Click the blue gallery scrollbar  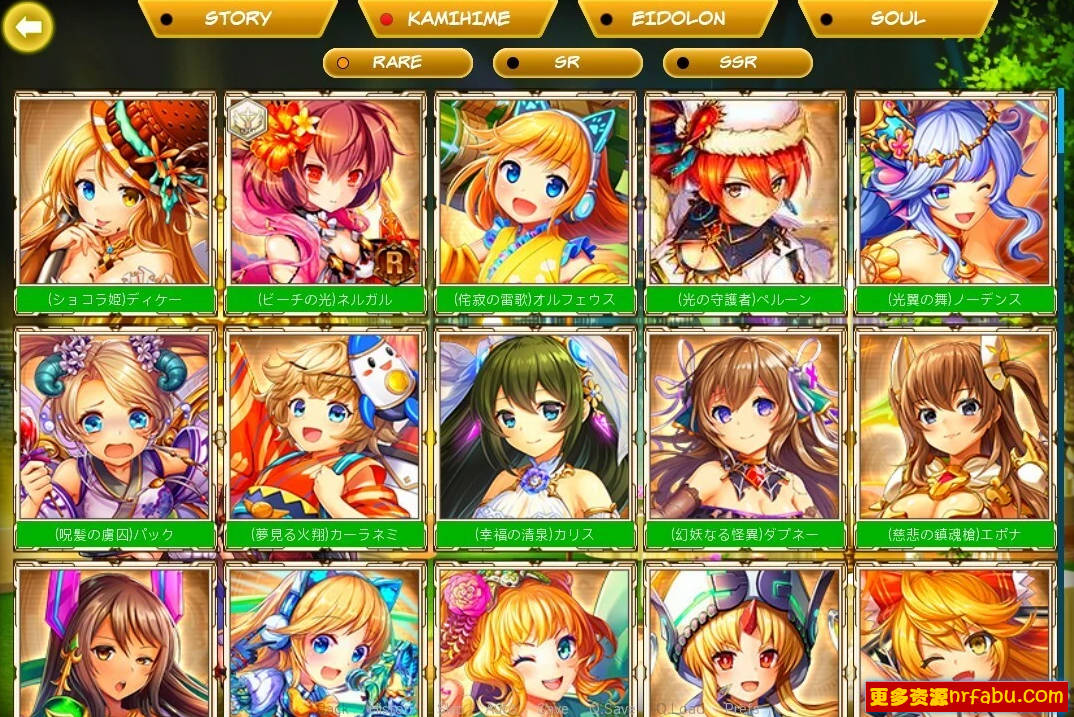tap(1061, 120)
